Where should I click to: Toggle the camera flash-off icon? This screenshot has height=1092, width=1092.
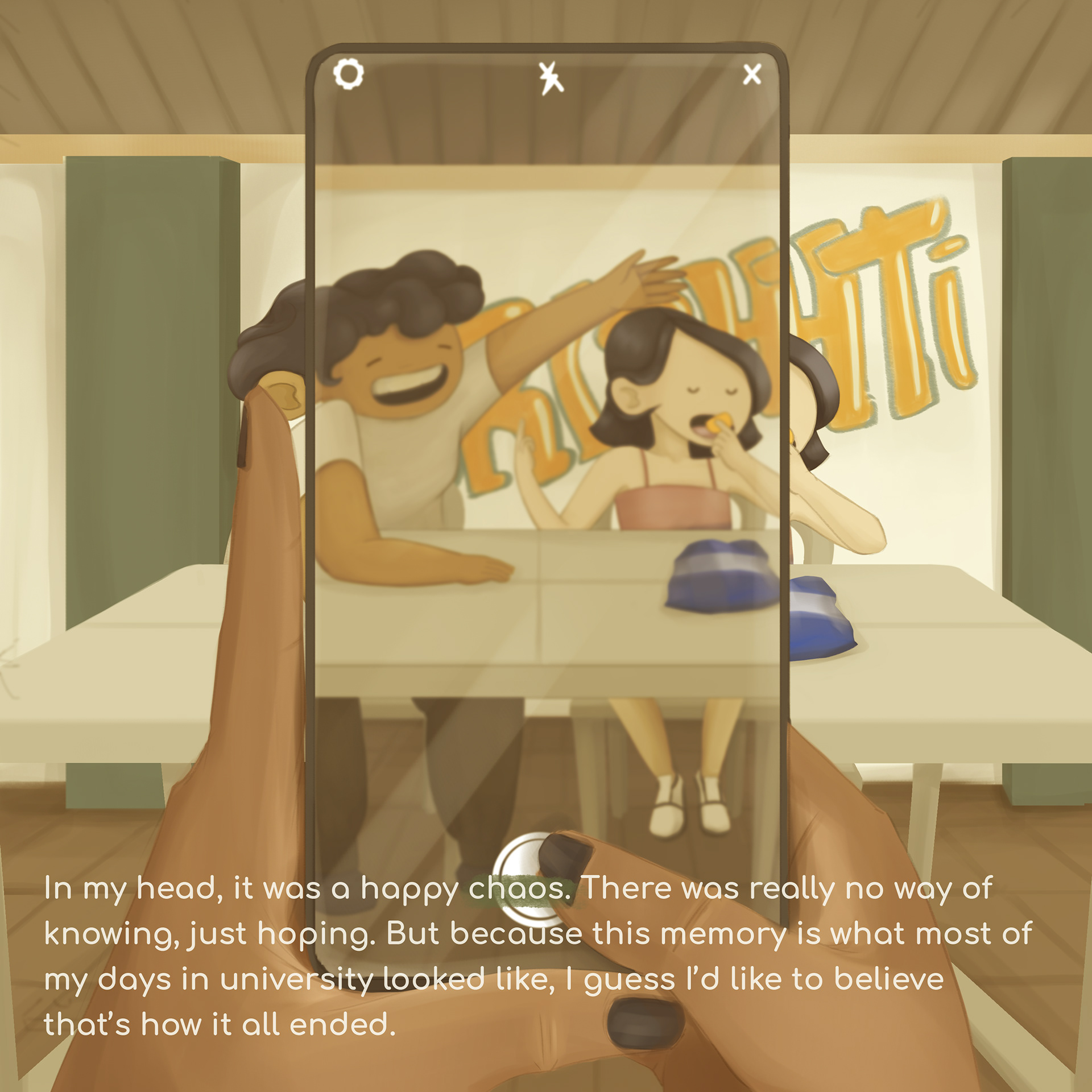tap(551, 78)
